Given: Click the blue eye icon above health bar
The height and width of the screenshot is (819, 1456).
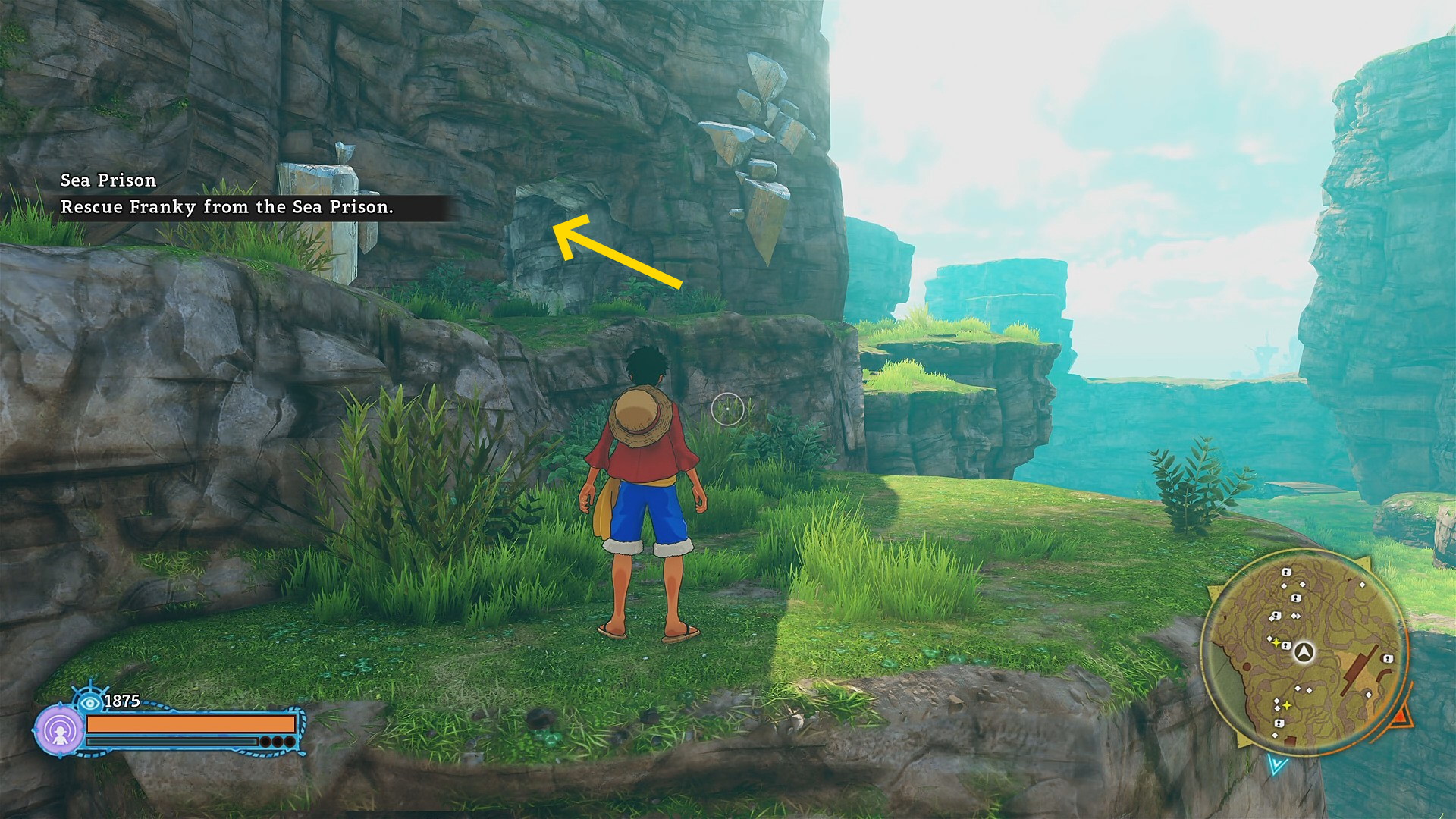Looking at the screenshot, I should 90,701.
